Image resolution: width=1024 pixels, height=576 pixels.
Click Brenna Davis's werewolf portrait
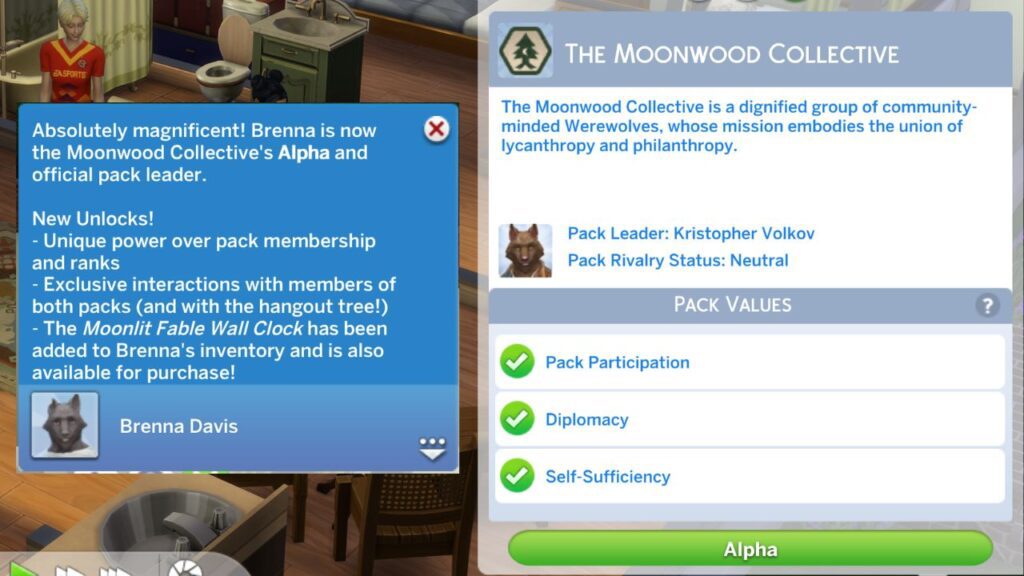(x=65, y=425)
